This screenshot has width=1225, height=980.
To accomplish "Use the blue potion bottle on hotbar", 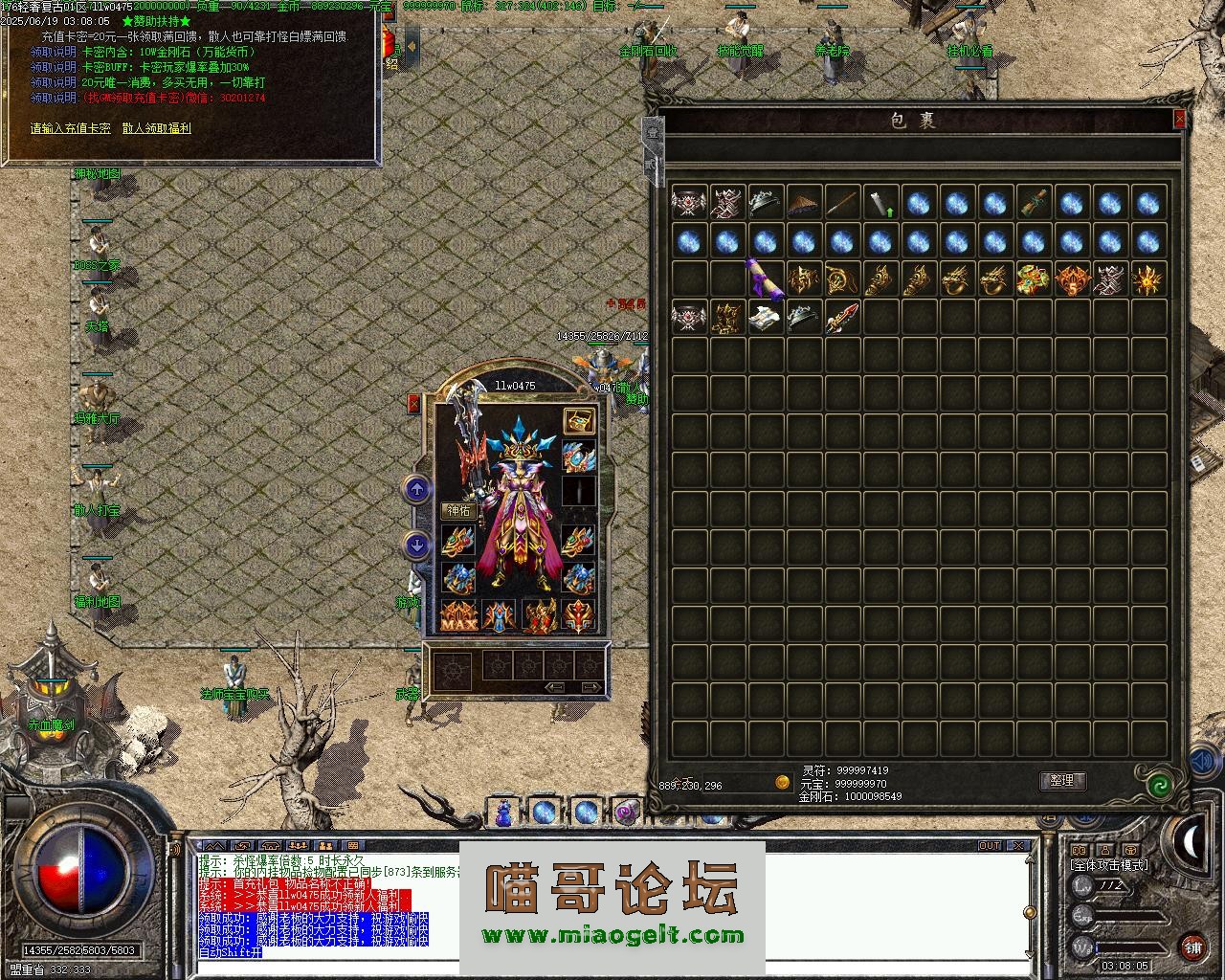I will click(503, 813).
